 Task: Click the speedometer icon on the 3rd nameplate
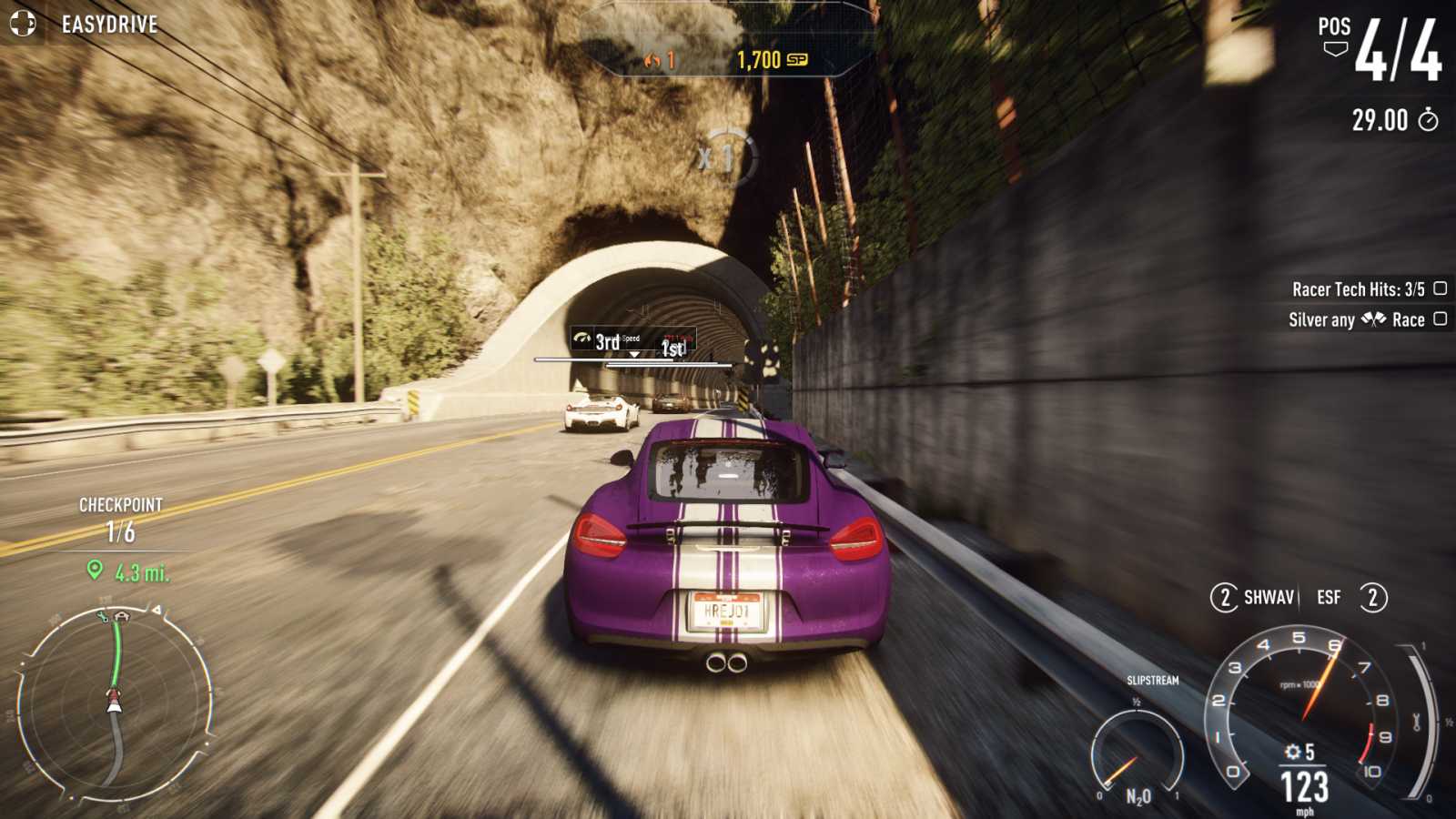[581, 338]
